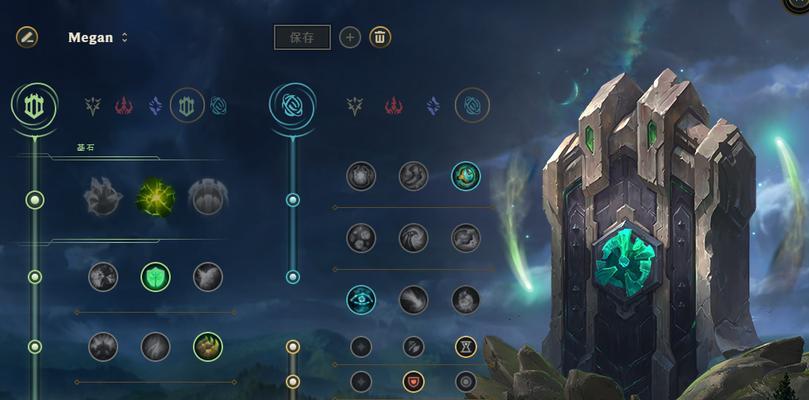Switch secondary tree to the blue Sorcery path
The width and height of the screenshot is (809, 400).
[433, 105]
